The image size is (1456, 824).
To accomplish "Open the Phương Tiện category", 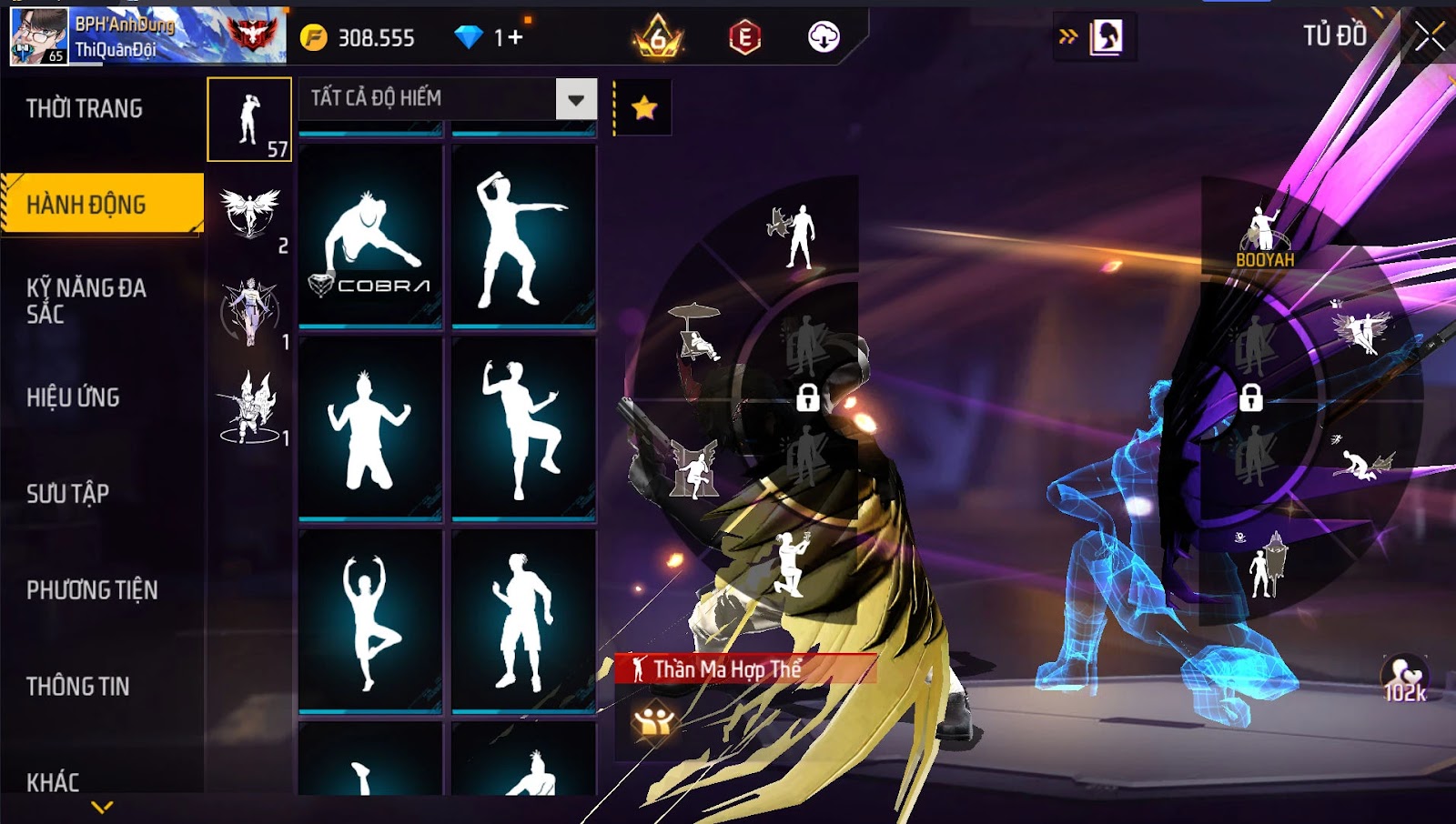I will [x=92, y=590].
